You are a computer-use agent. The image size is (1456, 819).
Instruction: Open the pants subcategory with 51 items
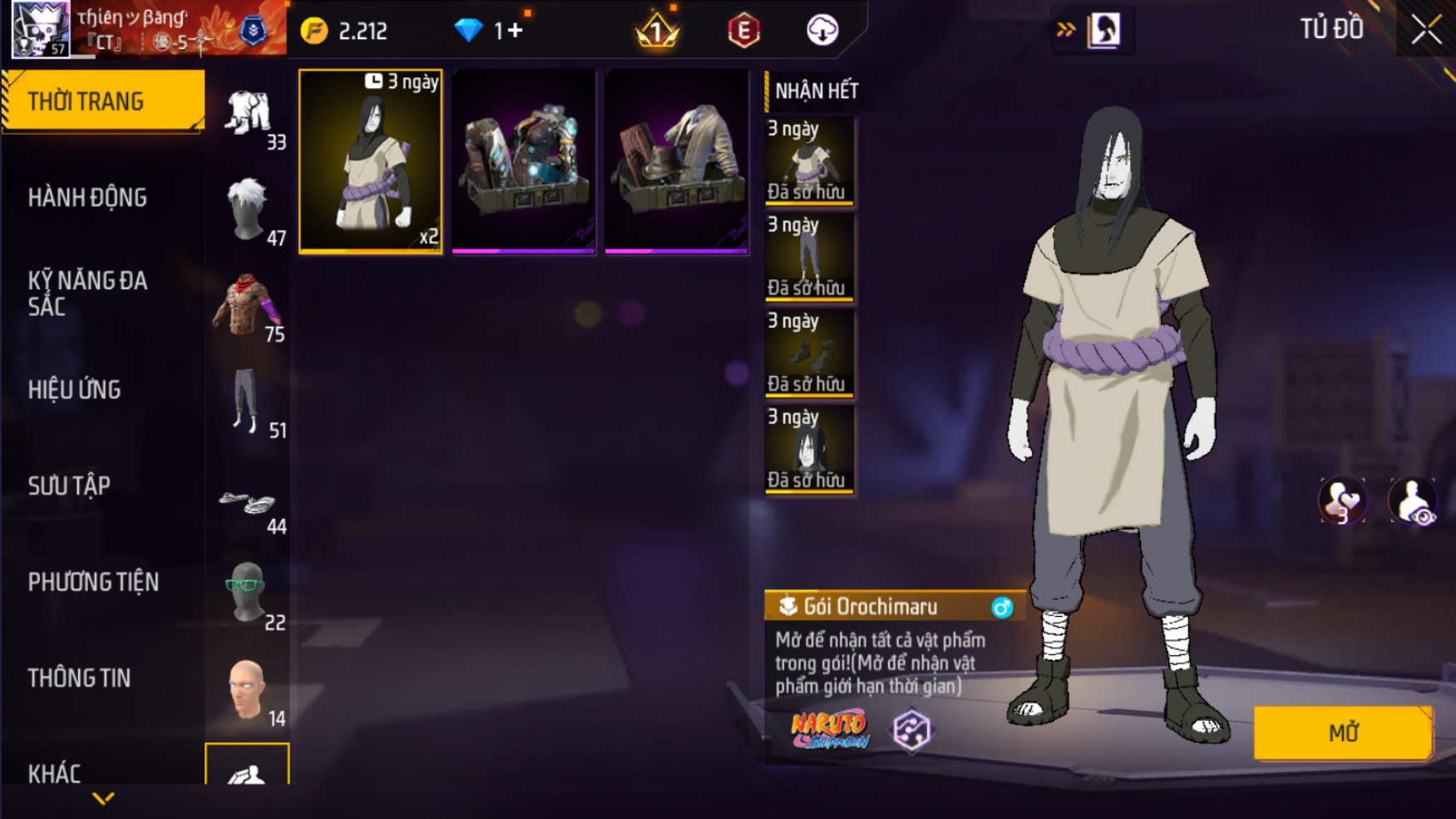(248, 402)
